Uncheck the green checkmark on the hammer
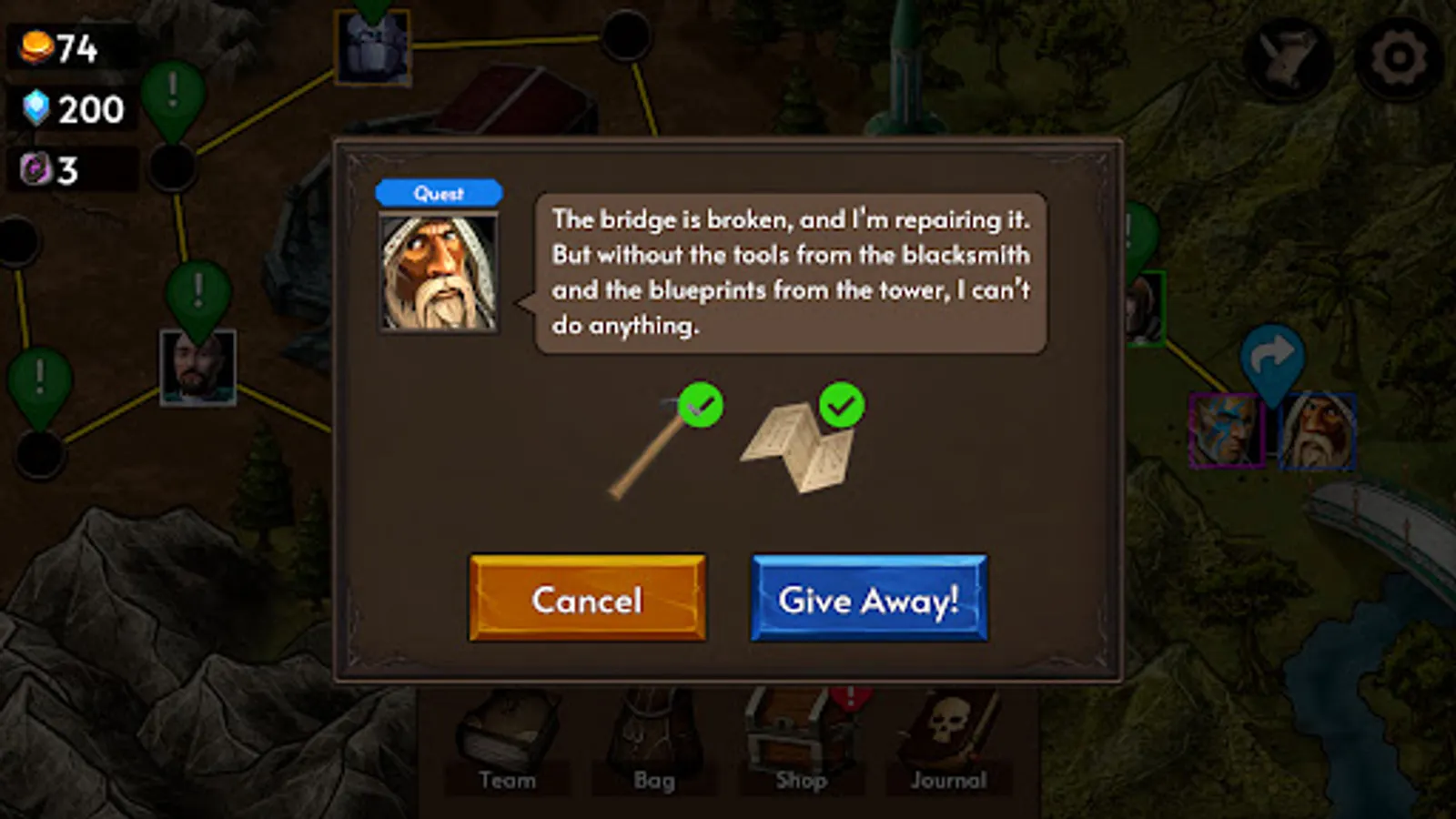 (699, 406)
